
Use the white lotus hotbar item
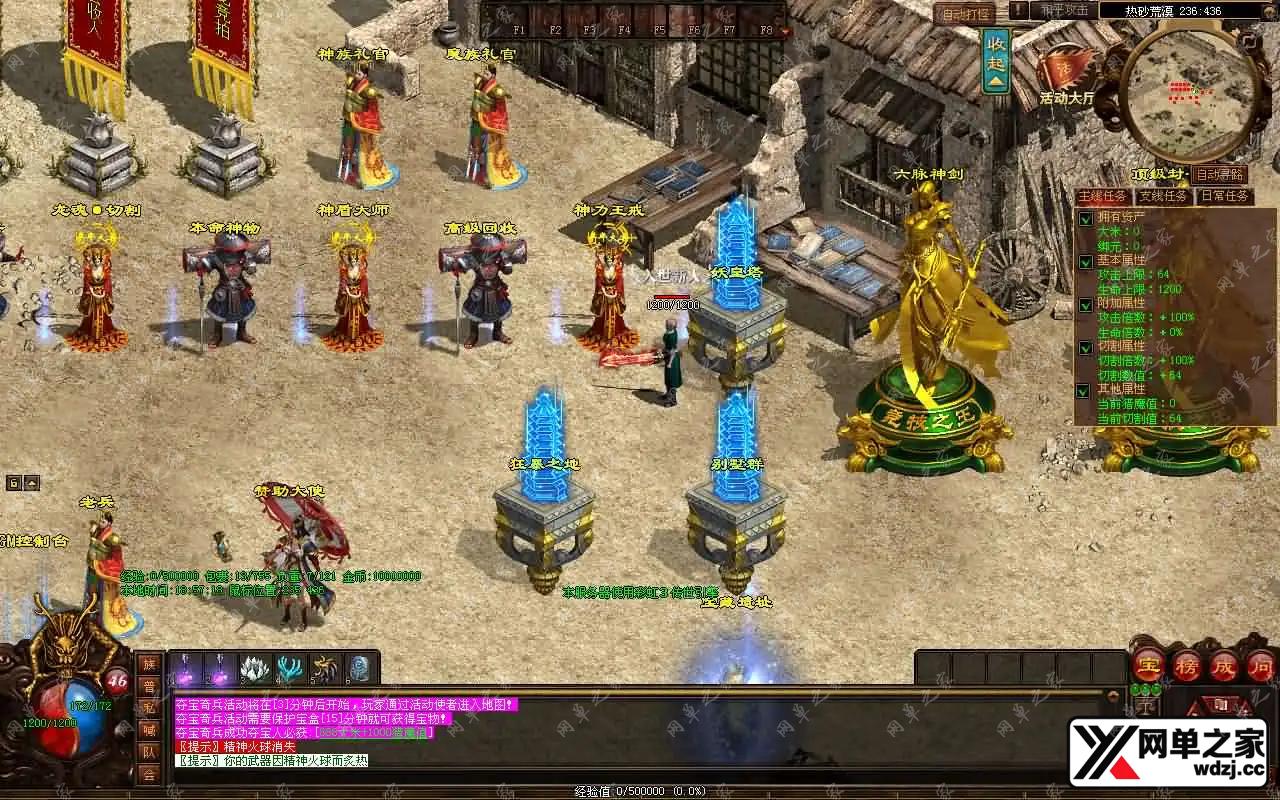256,669
